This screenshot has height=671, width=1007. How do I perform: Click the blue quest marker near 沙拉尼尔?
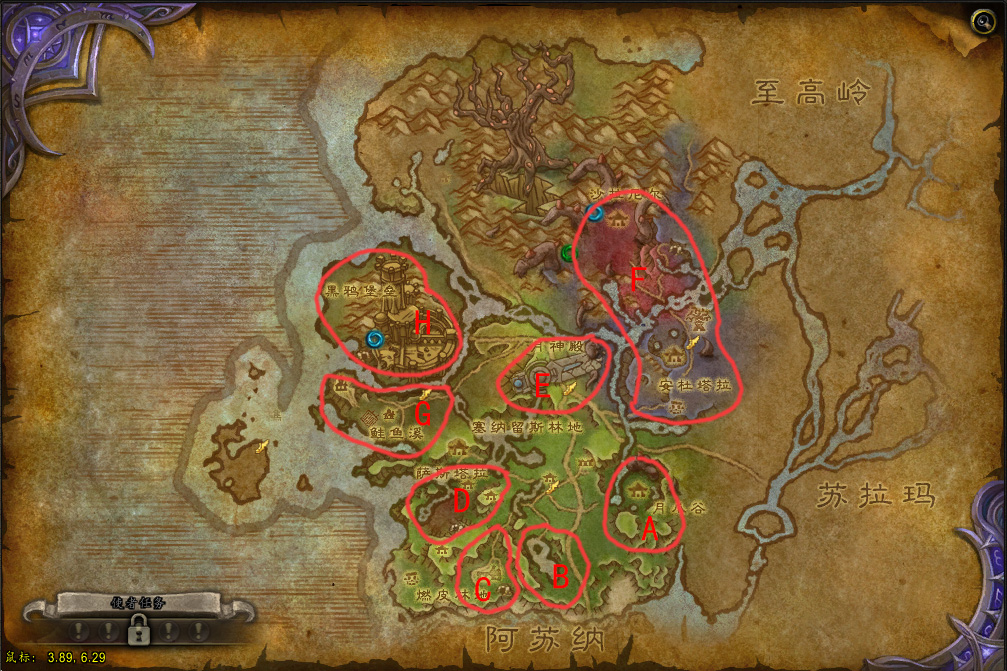[596, 213]
